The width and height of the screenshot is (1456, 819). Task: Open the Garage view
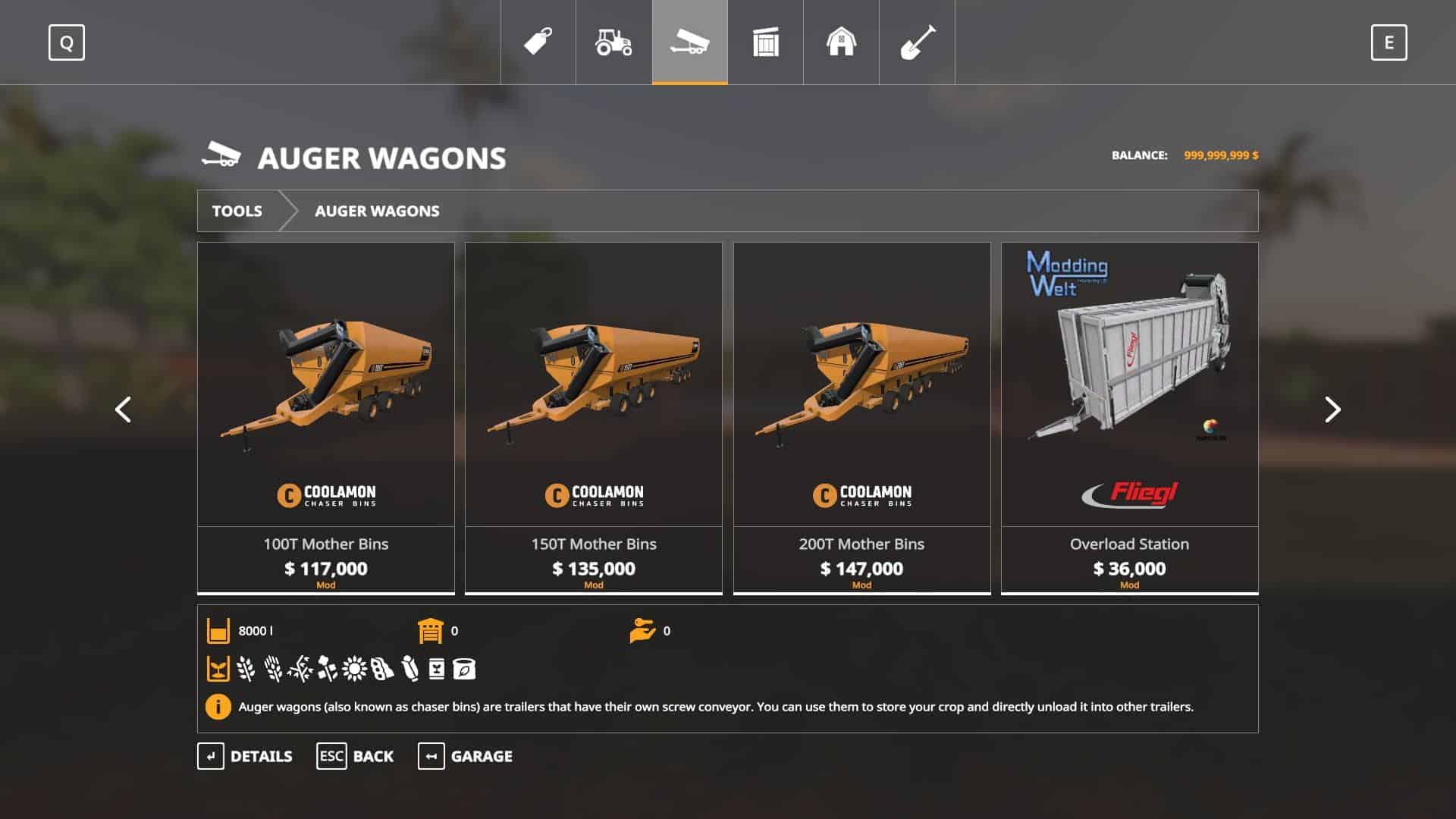pyautogui.click(x=465, y=756)
